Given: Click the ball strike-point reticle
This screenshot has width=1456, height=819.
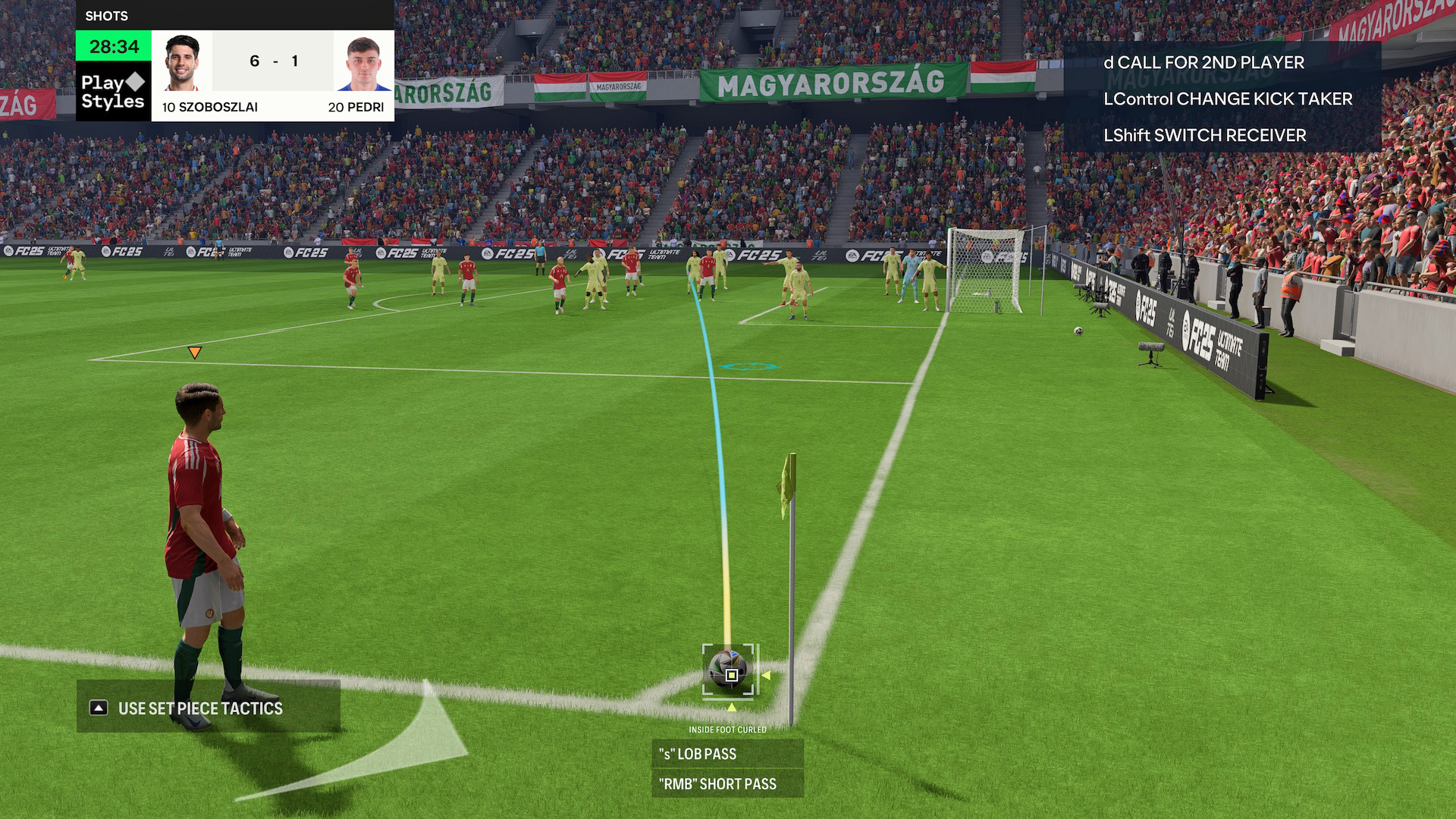Looking at the screenshot, I should coord(731,673).
